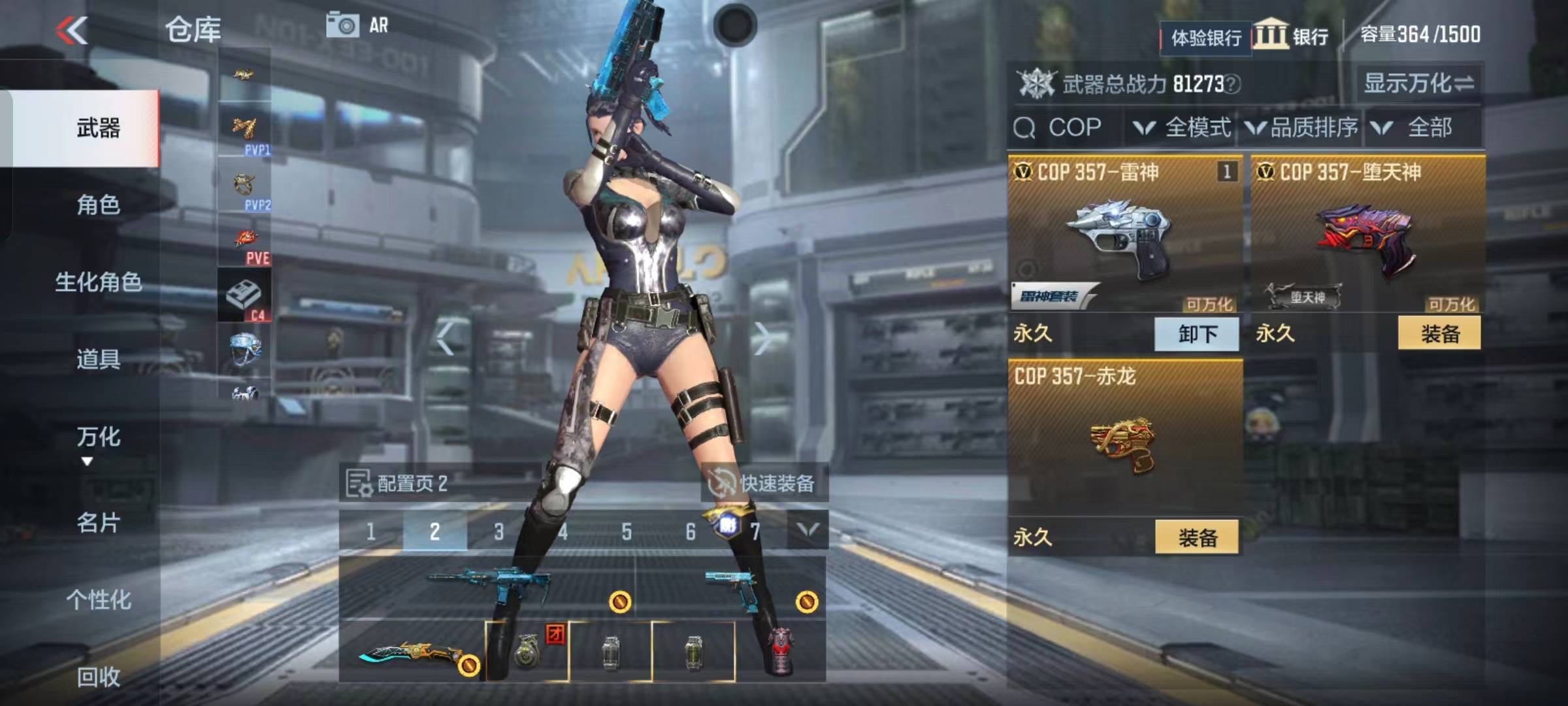Open the 生化角色 category
The height and width of the screenshot is (706, 1568).
[98, 282]
